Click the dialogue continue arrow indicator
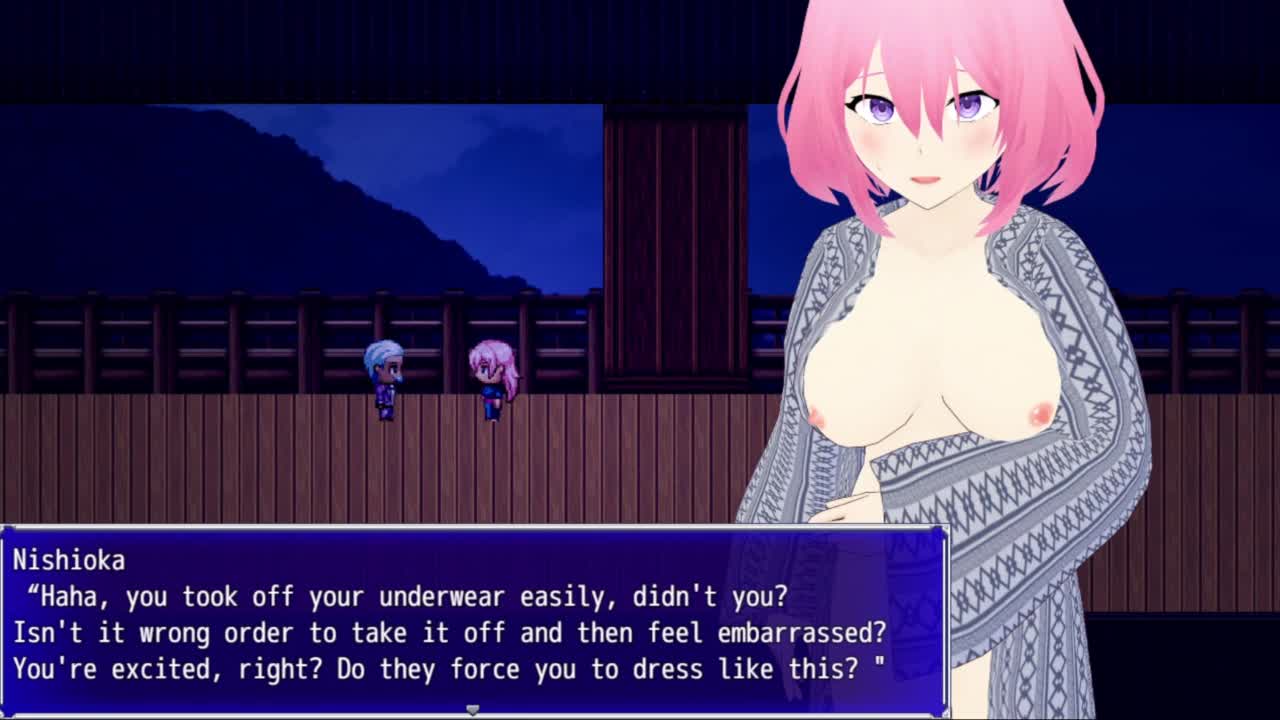The width and height of the screenshot is (1280, 720). coord(473,709)
